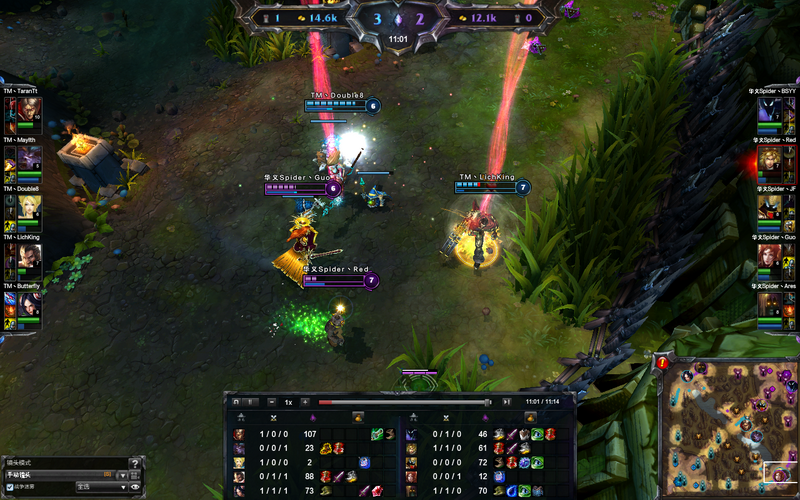Open the team selection dropdown beside the eye
The height and width of the screenshot is (500, 800).
point(102,487)
